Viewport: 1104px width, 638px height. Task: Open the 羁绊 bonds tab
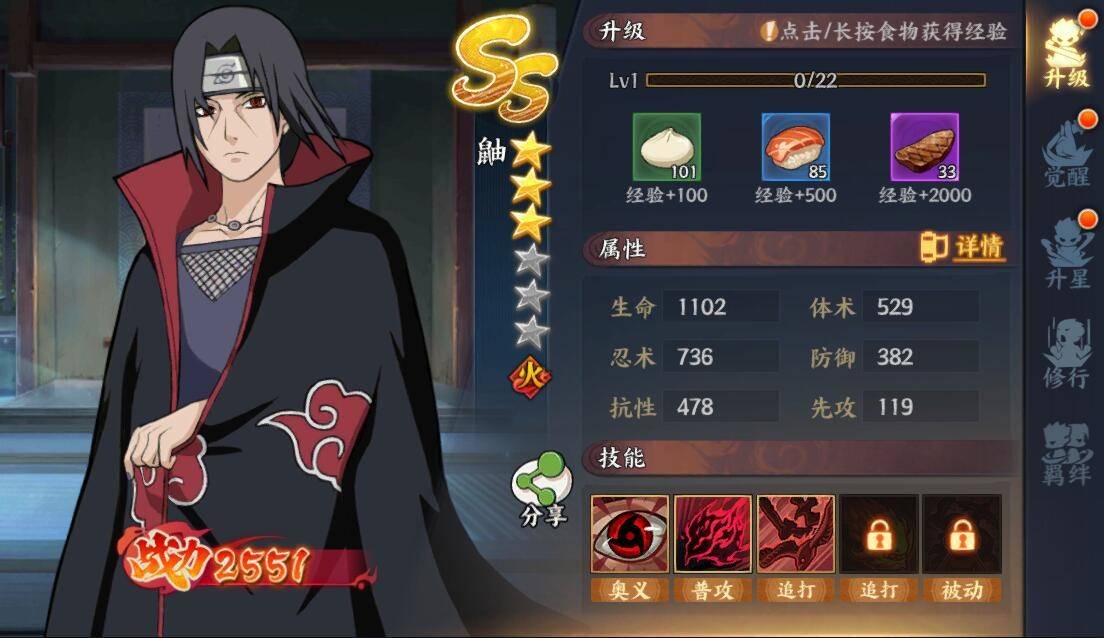(1065, 453)
